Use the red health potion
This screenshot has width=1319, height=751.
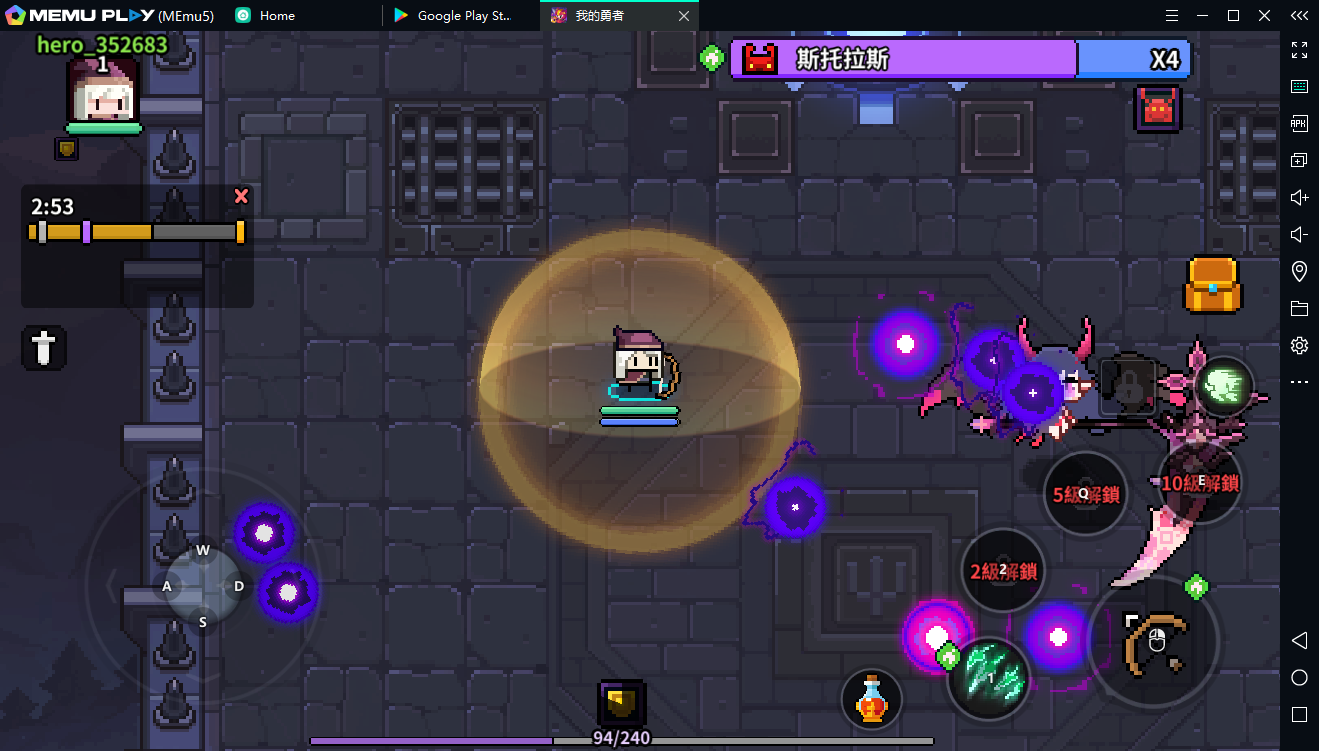click(x=872, y=698)
